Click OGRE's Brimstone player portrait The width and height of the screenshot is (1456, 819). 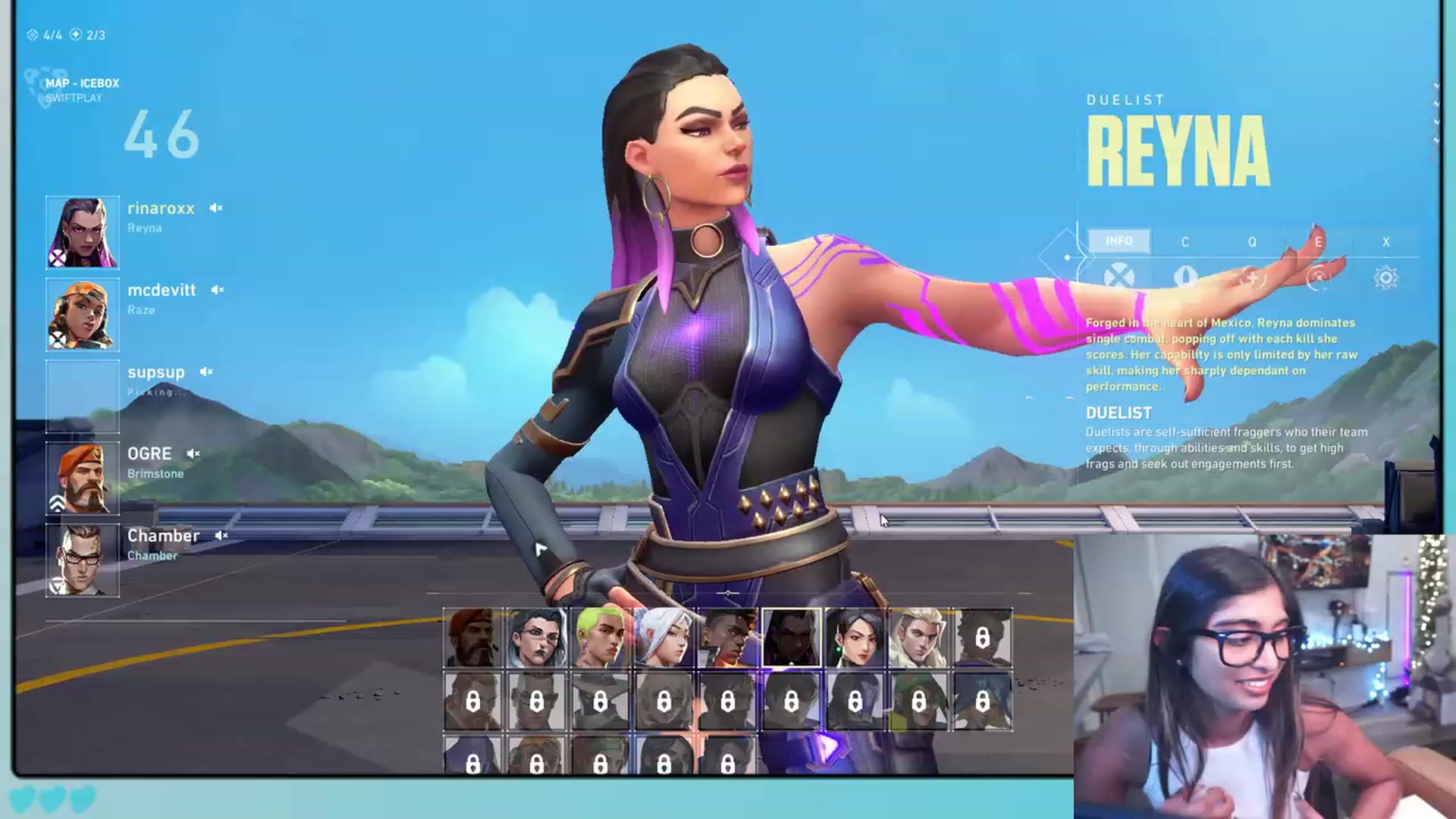click(x=83, y=479)
